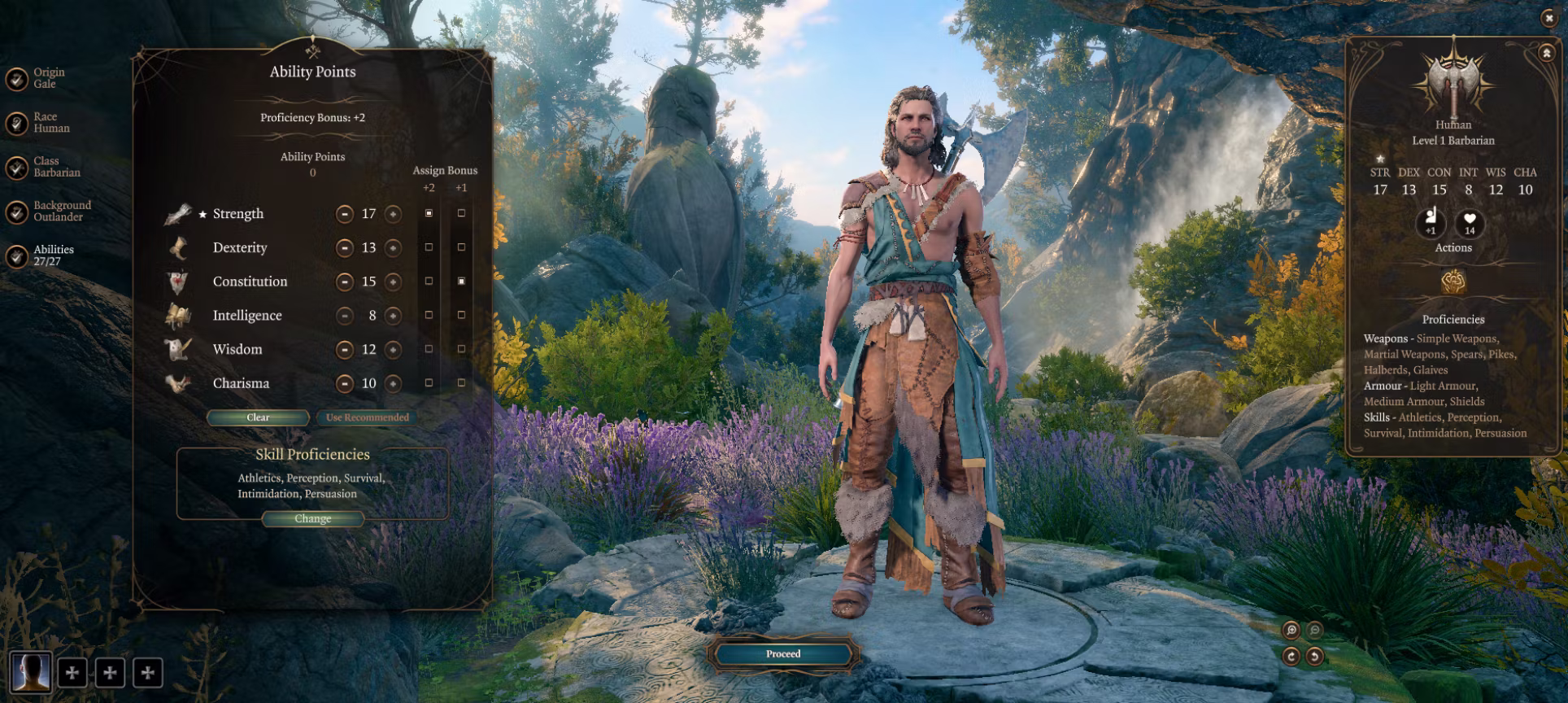
Task: Reduce the Wisdom score
Action: click(345, 350)
